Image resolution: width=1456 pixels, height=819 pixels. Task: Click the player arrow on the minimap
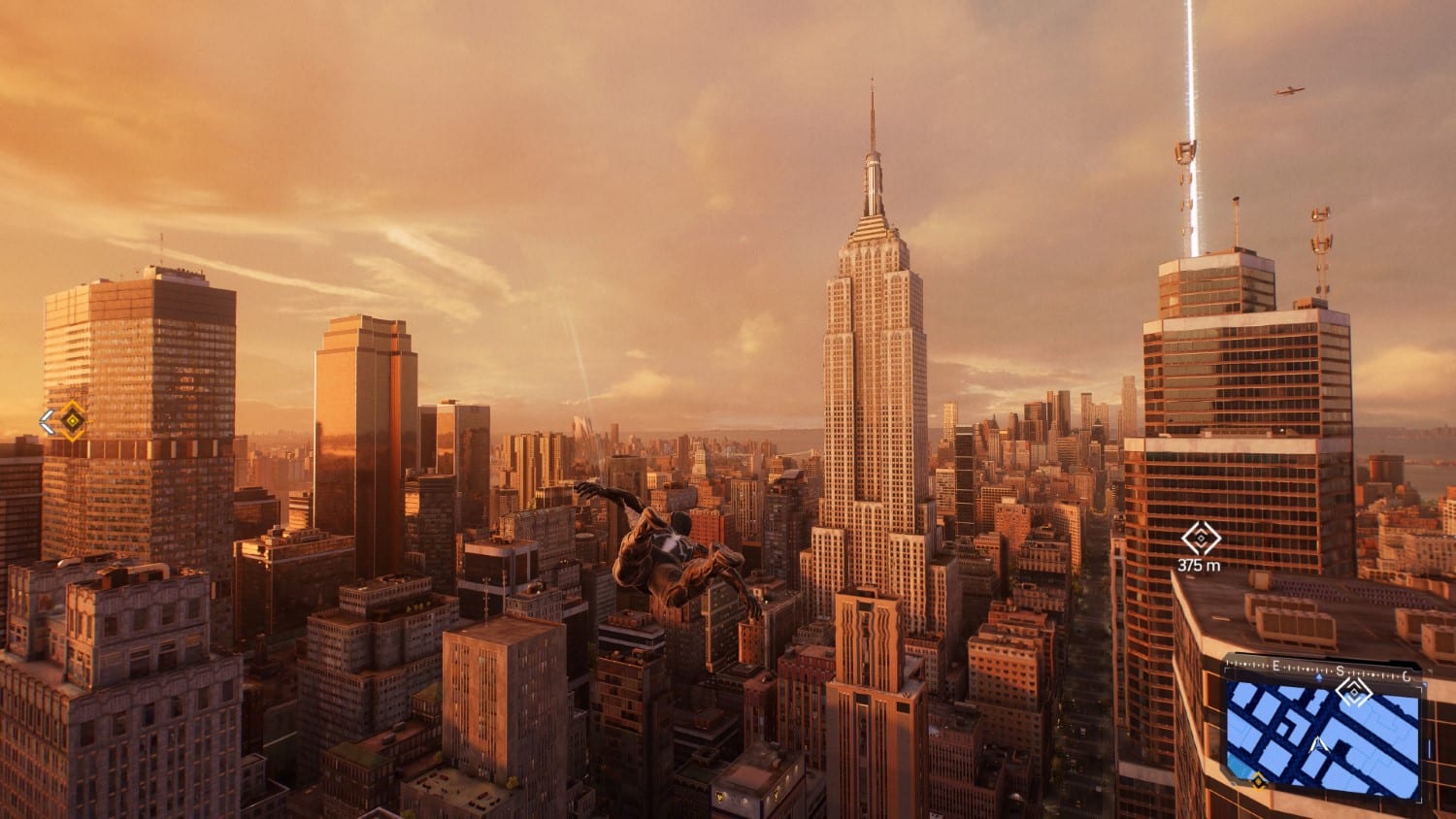pos(1318,745)
